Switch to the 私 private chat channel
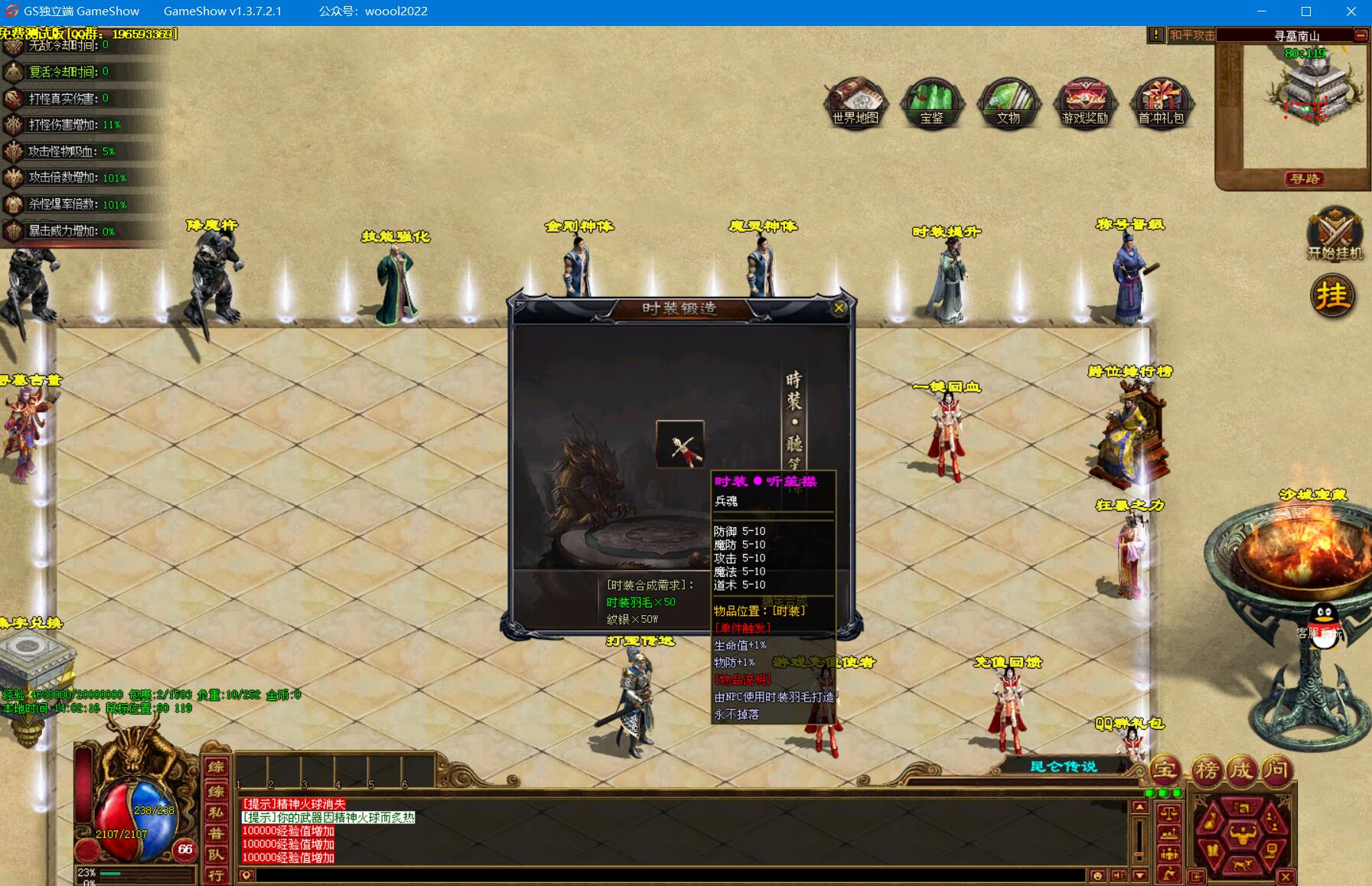 (217, 812)
